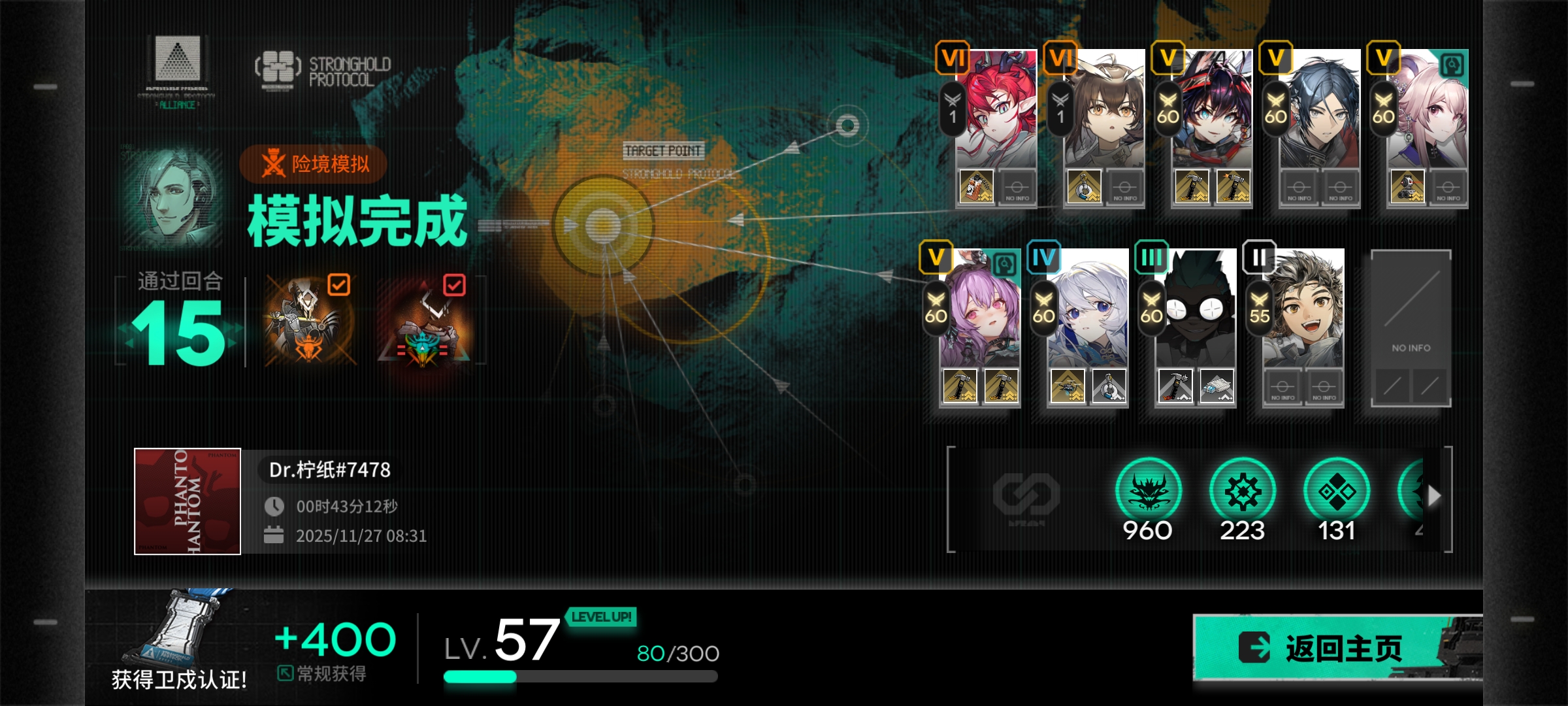1568x706 pixels.
Task: Inspect the 960 dragon-mask stat icon
Action: 1148,492
